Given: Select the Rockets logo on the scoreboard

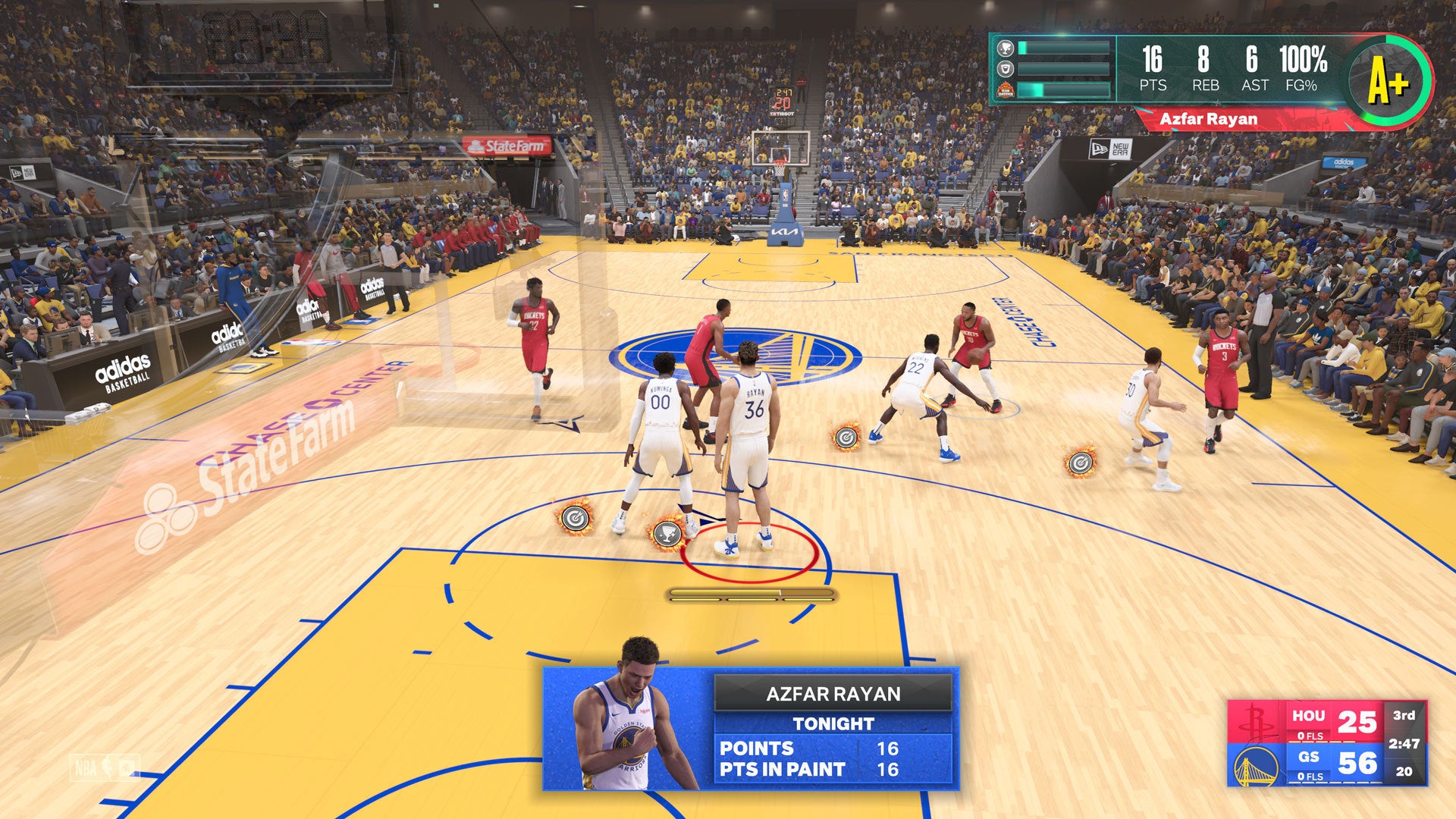Looking at the screenshot, I should (1256, 723).
